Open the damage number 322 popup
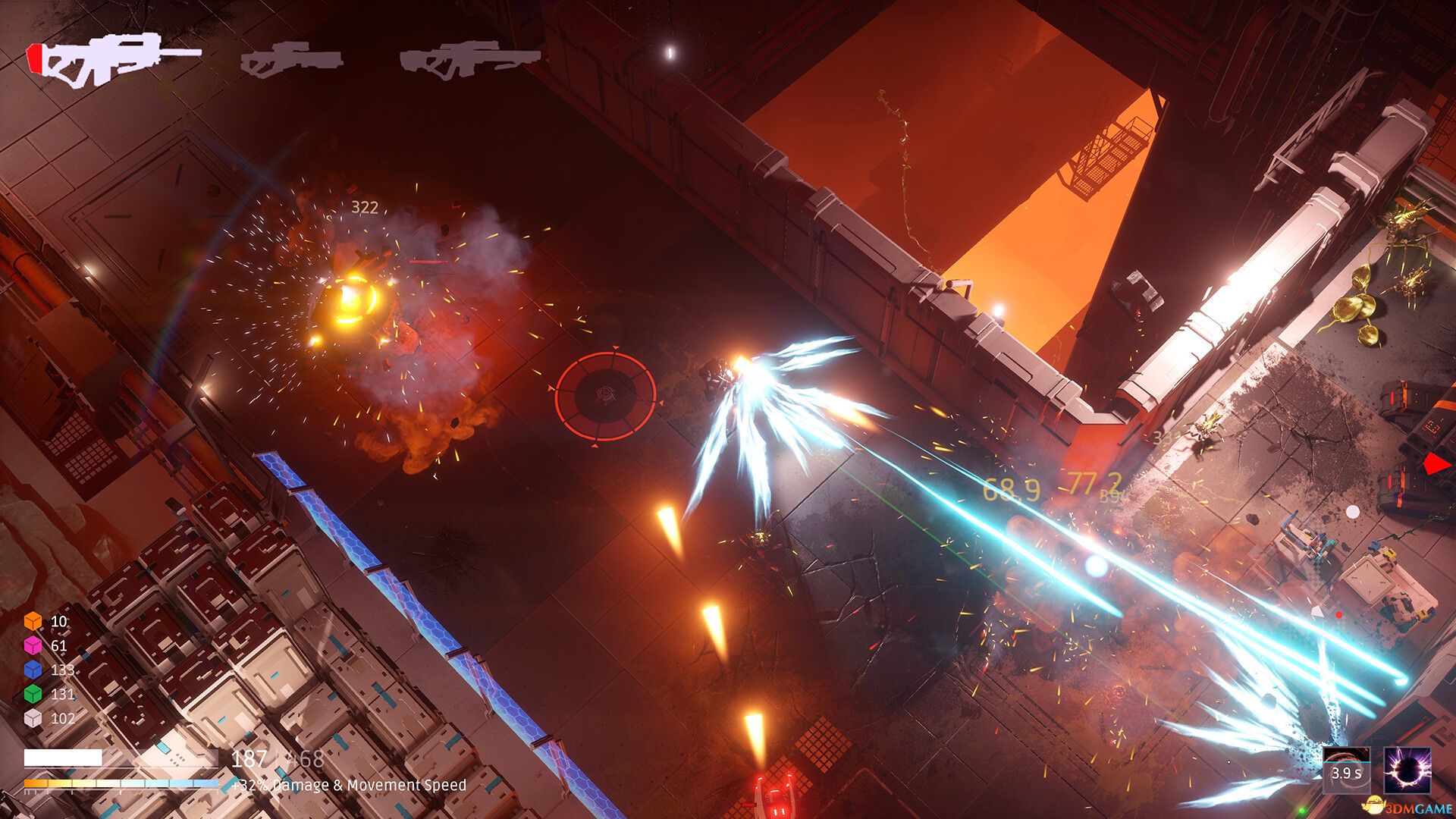The height and width of the screenshot is (819, 1456). [363, 206]
